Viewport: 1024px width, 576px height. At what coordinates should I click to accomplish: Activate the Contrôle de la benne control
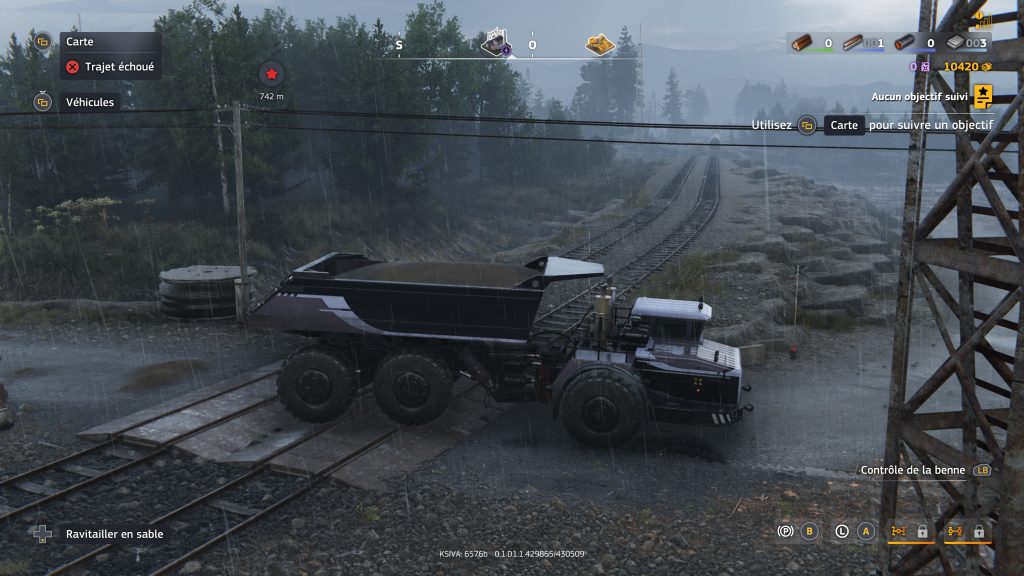point(913,470)
